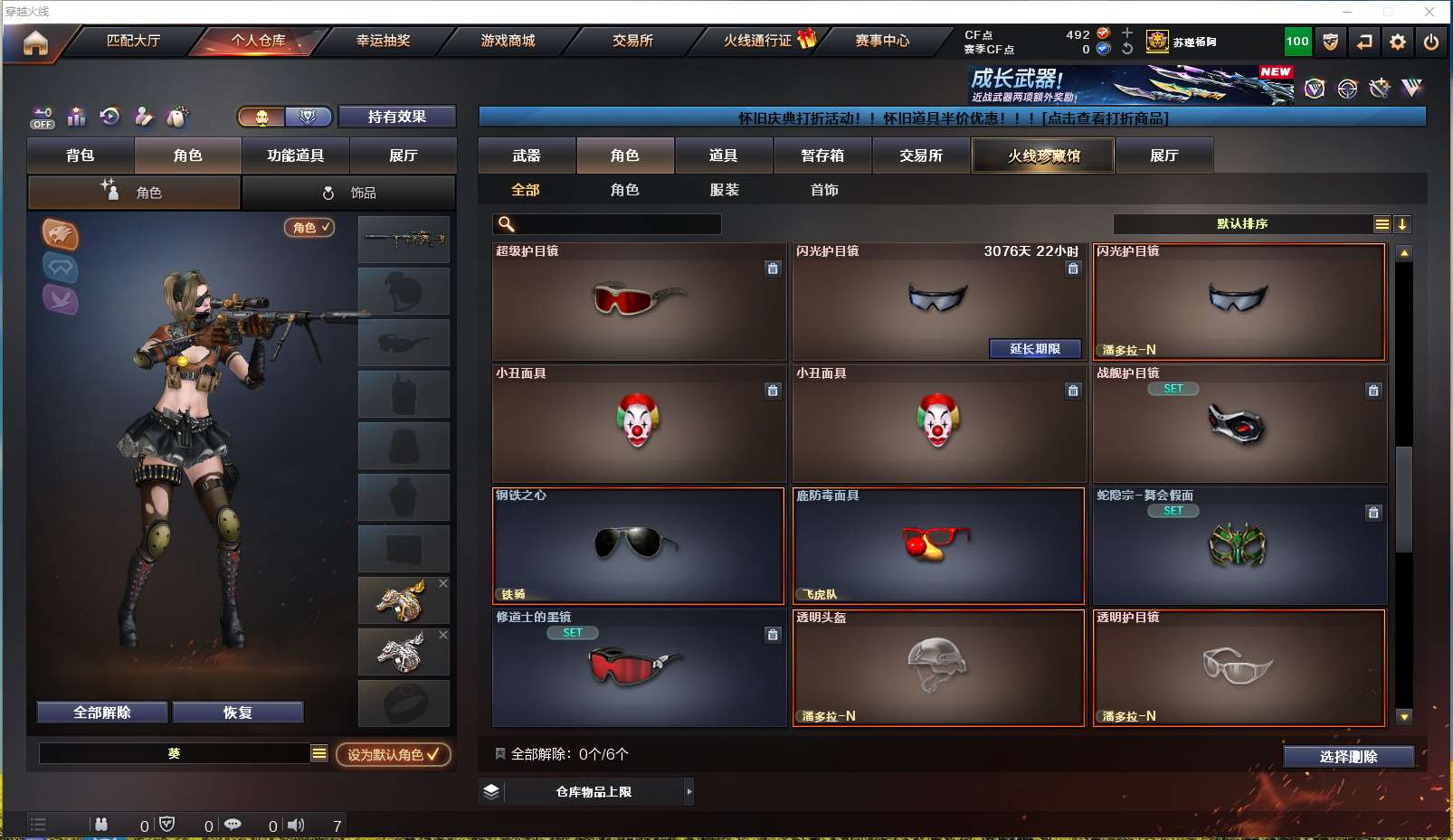Click 全部解除 remove-all button
Viewport: 1453px width, 840px height.
[102, 713]
